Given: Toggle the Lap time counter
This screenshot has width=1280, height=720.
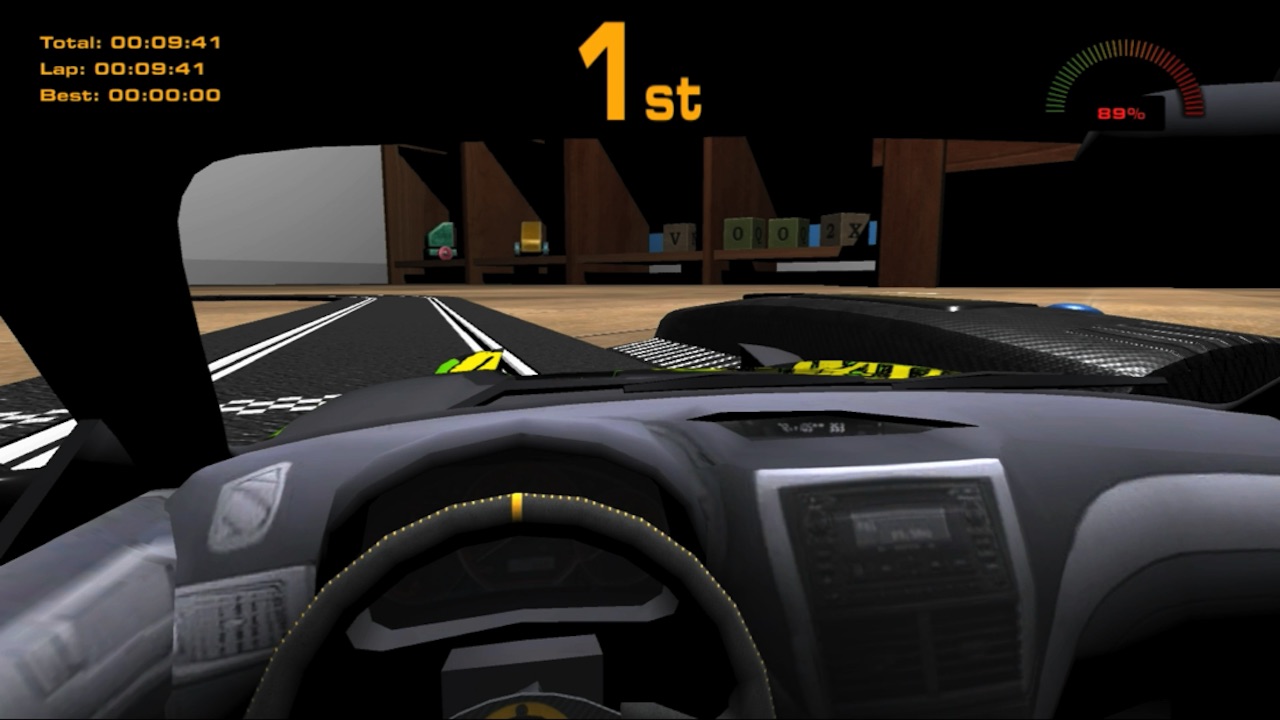Looking at the screenshot, I should [x=120, y=71].
